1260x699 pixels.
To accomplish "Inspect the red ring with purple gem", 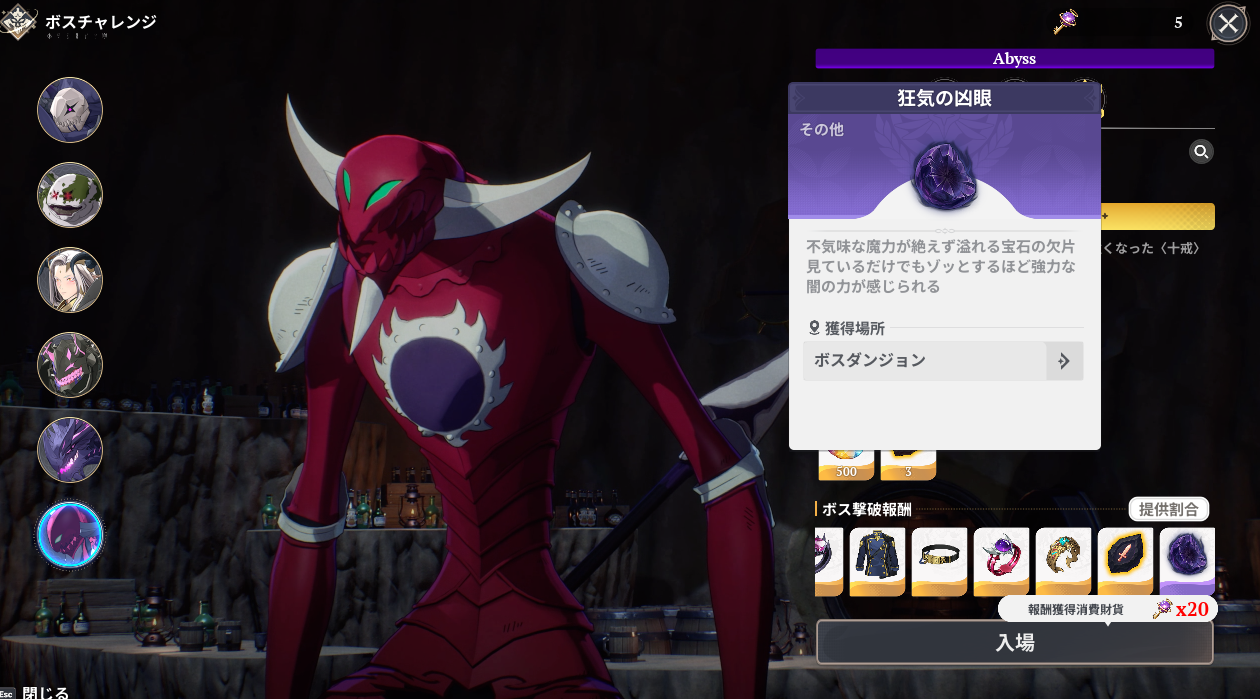I will point(1001,561).
